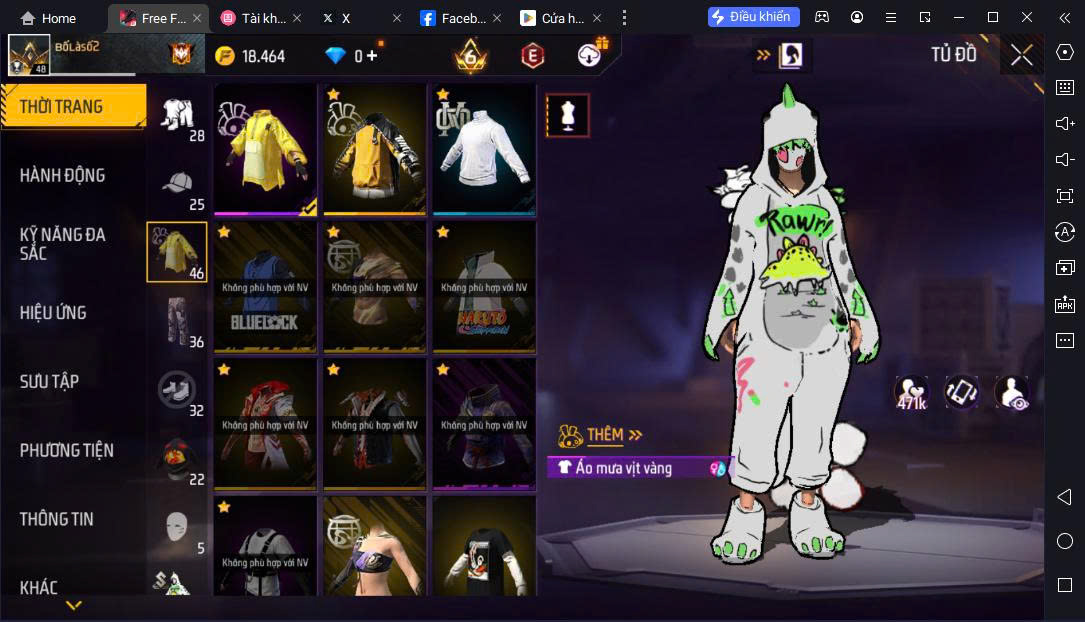Image resolution: width=1085 pixels, height=622 pixels.
Task: Go to the SƯU TẬP category
Action: click(49, 382)
